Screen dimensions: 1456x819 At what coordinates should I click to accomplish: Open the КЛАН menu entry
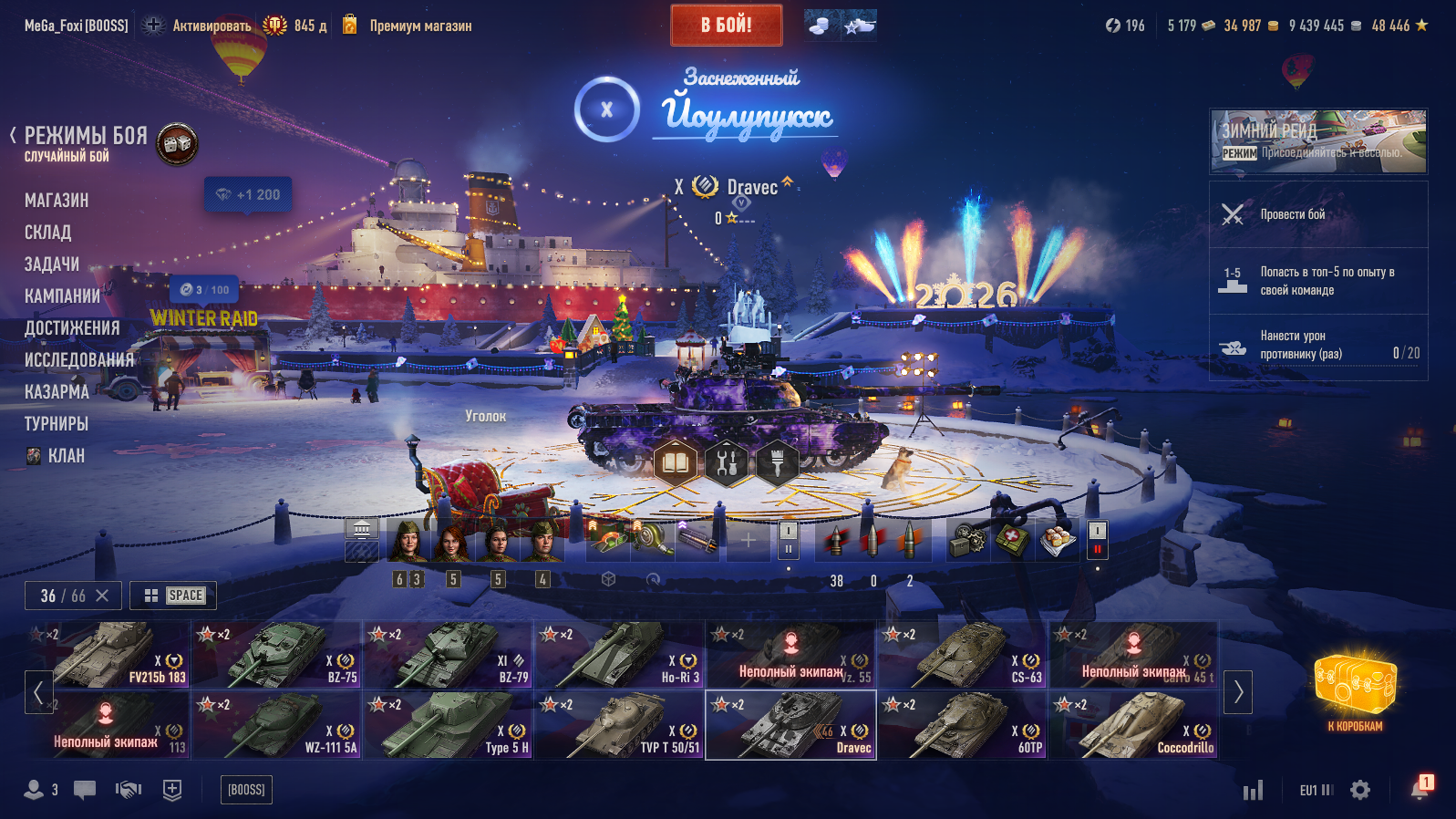66,456
